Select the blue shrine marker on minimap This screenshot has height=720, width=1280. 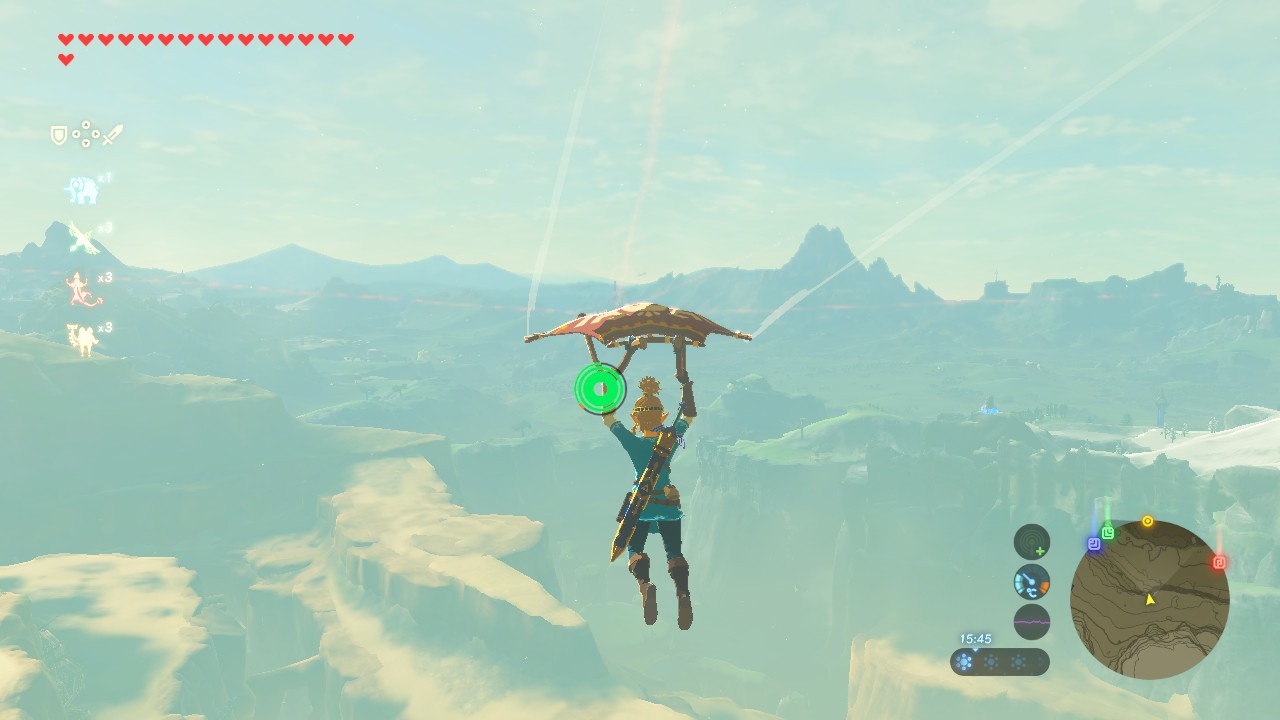[x=1094, y=544]
